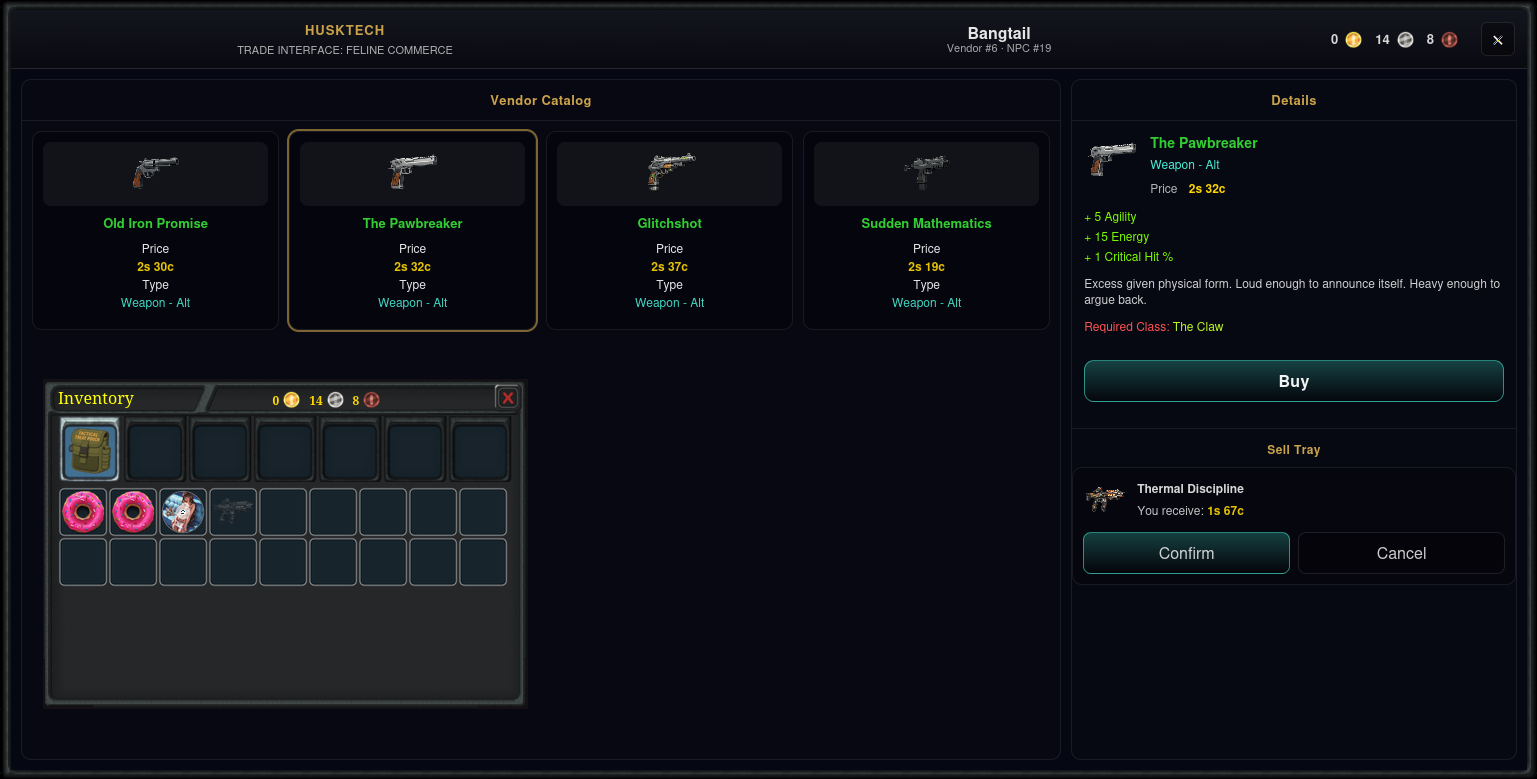This screenshot has height=779, width=1537.
Task: Select the first pink donut item
Action: [x=83, y=511]
